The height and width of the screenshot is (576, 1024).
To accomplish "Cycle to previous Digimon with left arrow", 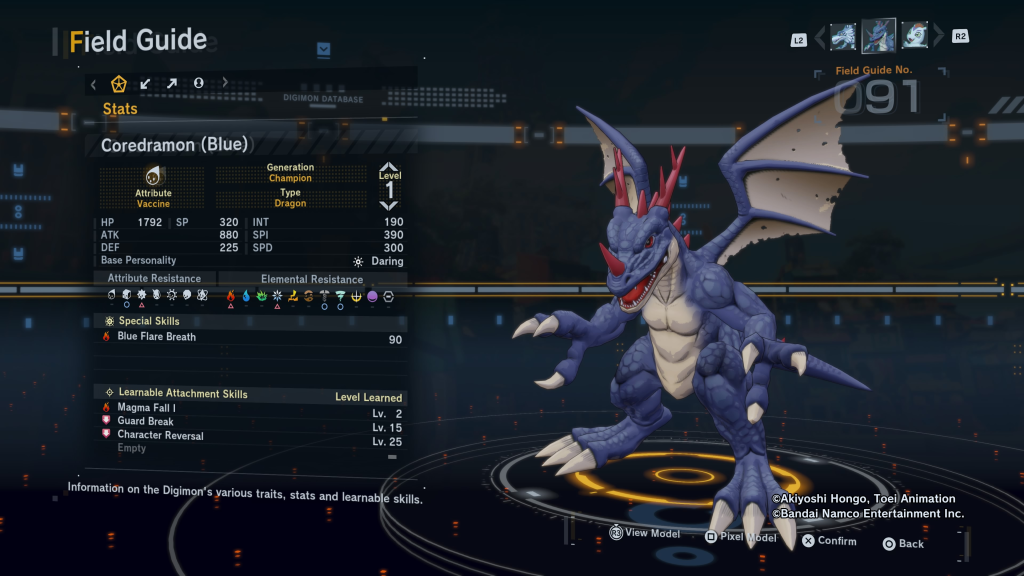I will tap(820, 38).
